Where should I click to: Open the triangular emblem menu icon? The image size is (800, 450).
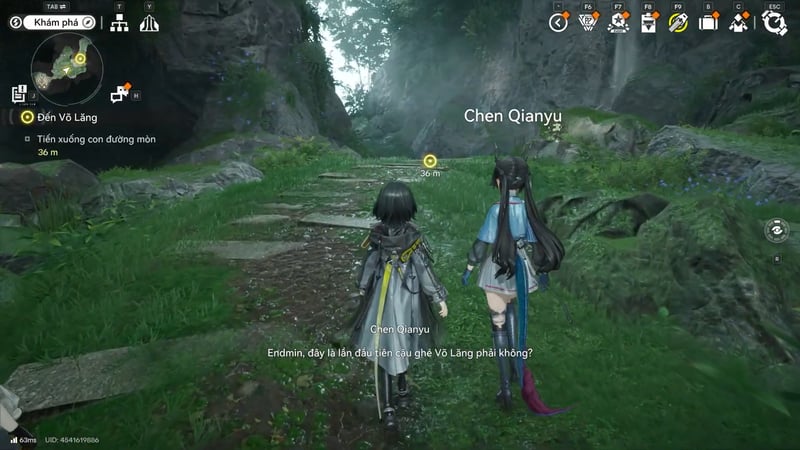tap(588, 22)
